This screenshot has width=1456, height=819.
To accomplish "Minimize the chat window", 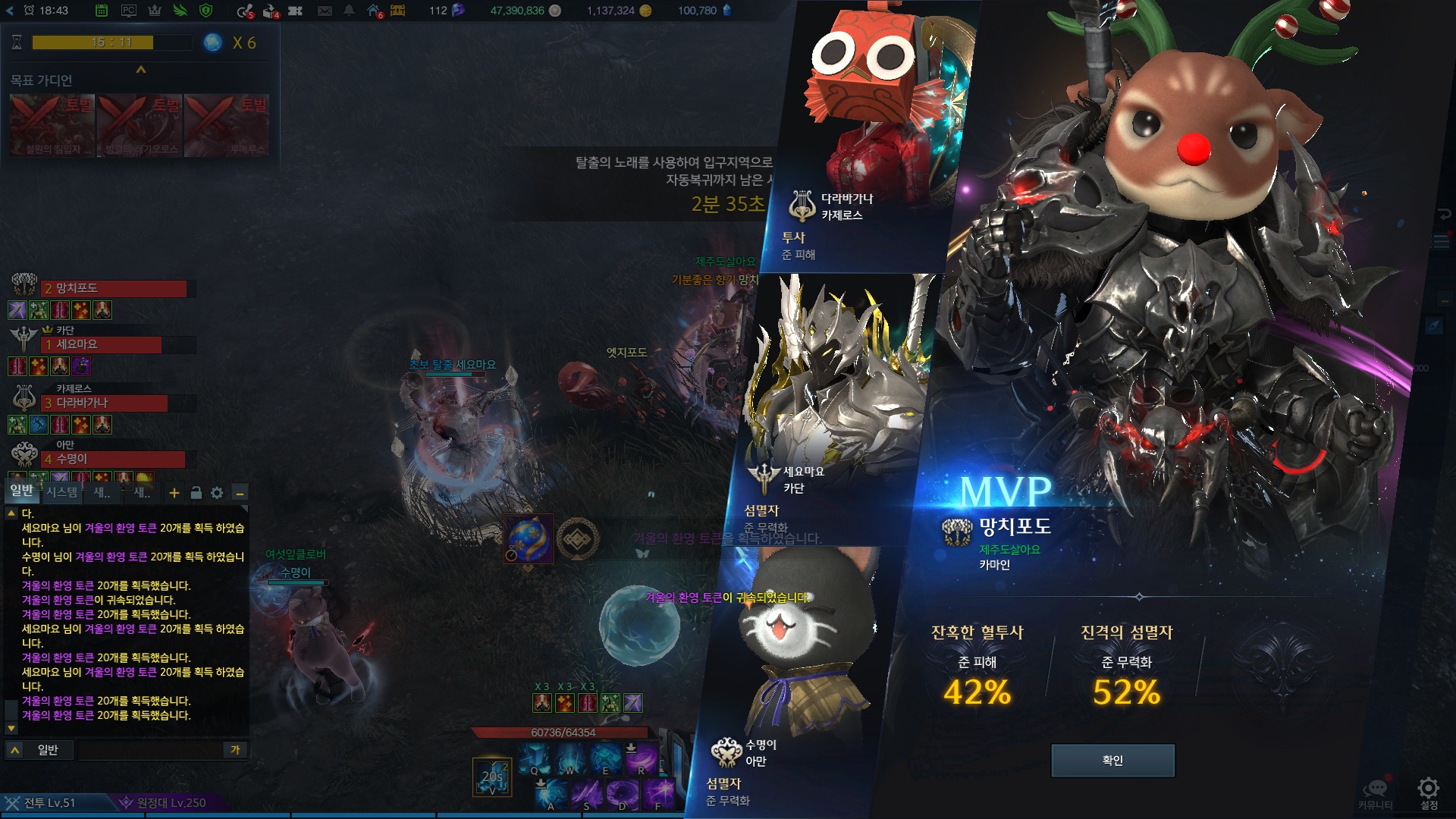I will [240, 493].
